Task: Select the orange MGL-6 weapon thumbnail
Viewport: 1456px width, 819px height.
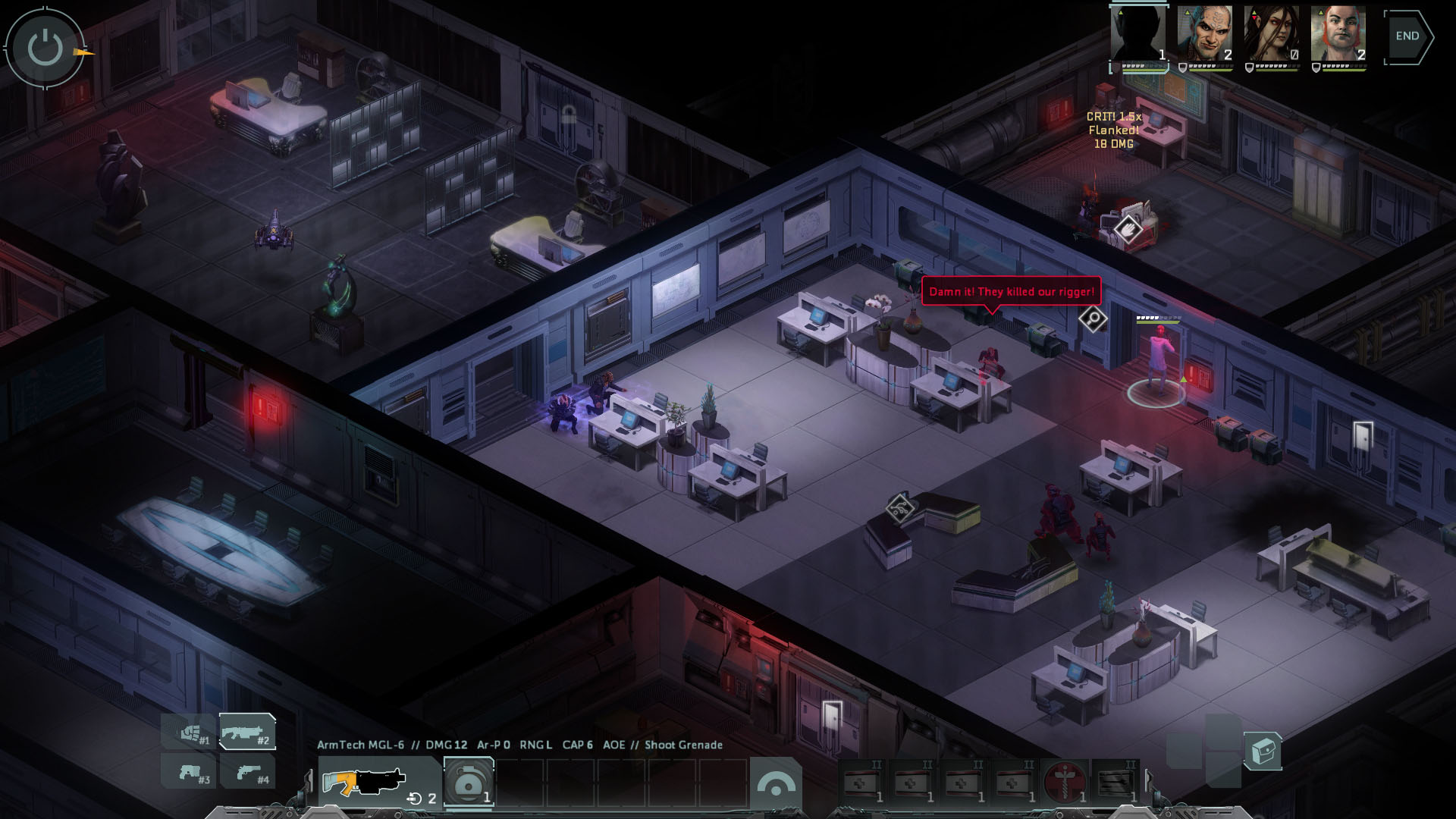Action: pos(365,782)
